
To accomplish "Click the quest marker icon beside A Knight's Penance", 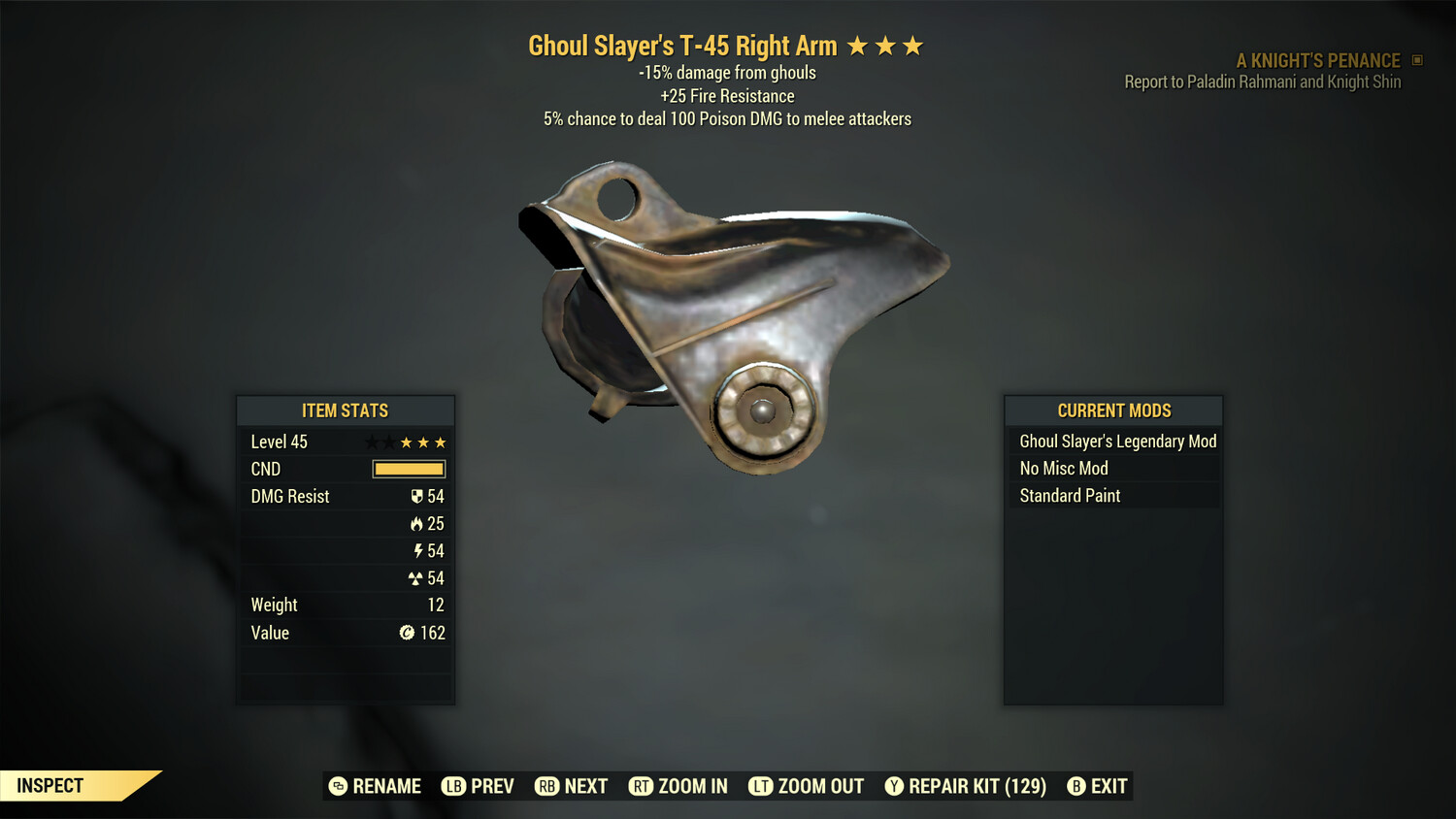I will tap(1415, 59).
